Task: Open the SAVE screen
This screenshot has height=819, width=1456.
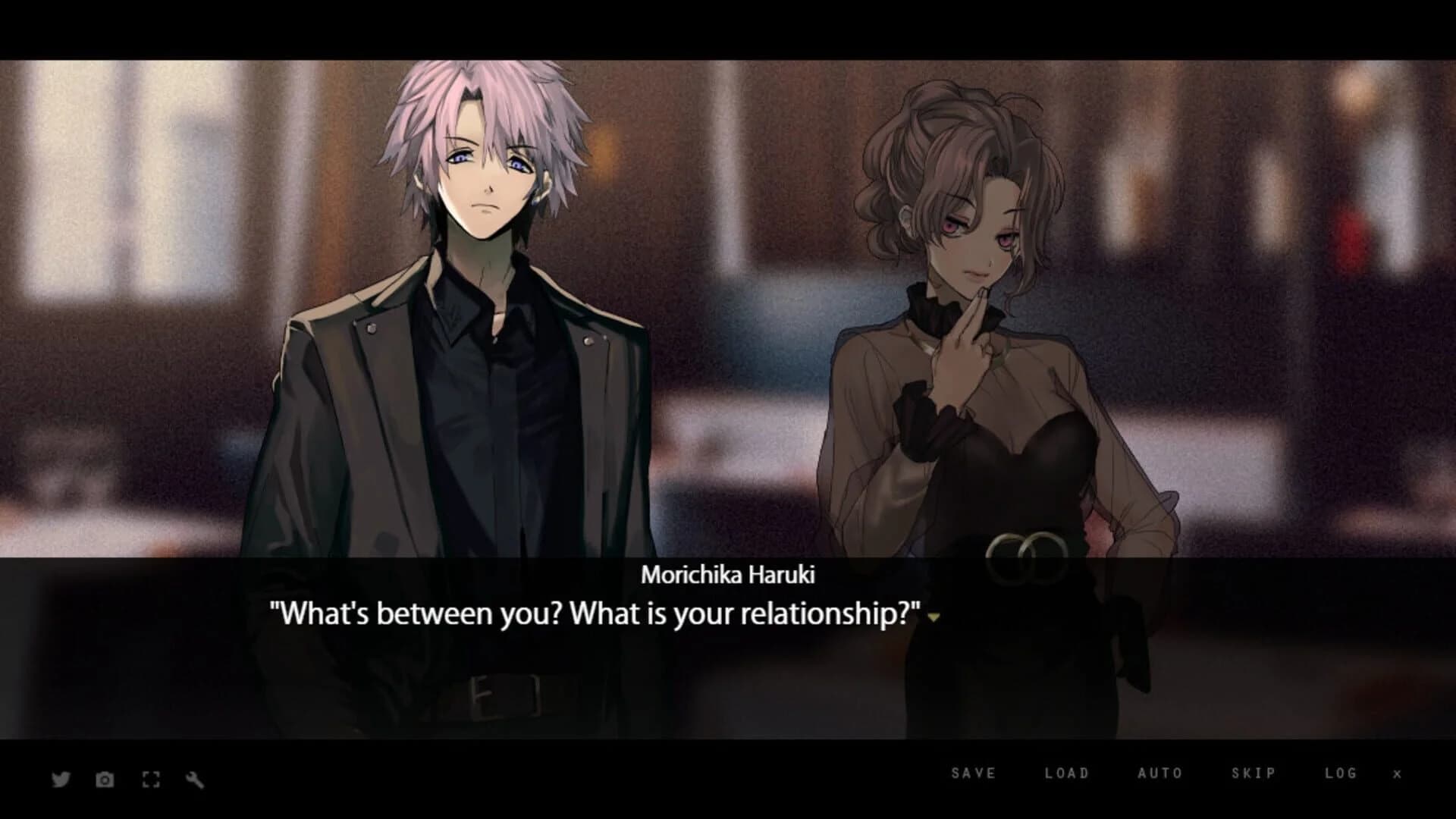Action: click(973, 773)
